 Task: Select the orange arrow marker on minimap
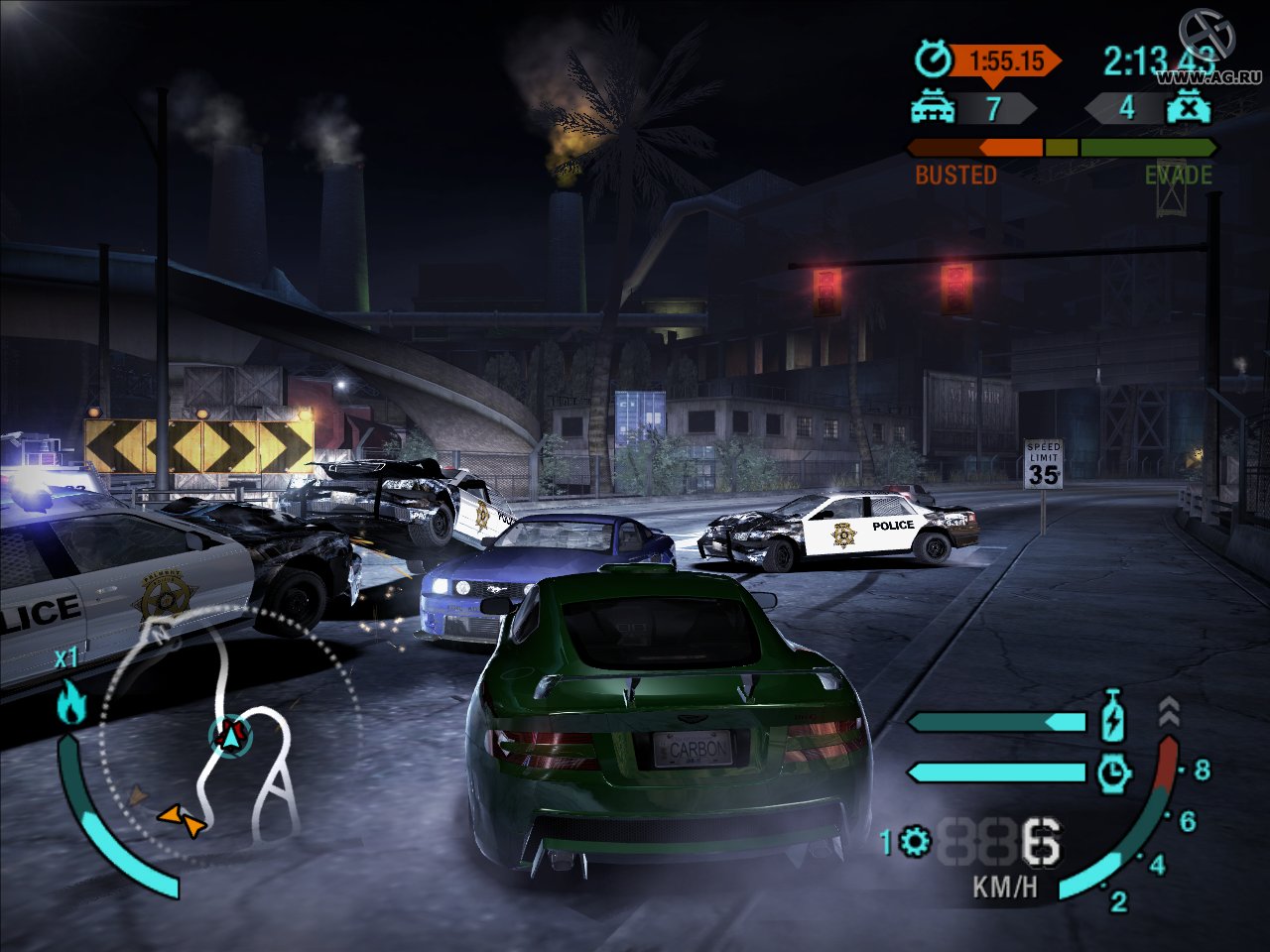[182, 819]
